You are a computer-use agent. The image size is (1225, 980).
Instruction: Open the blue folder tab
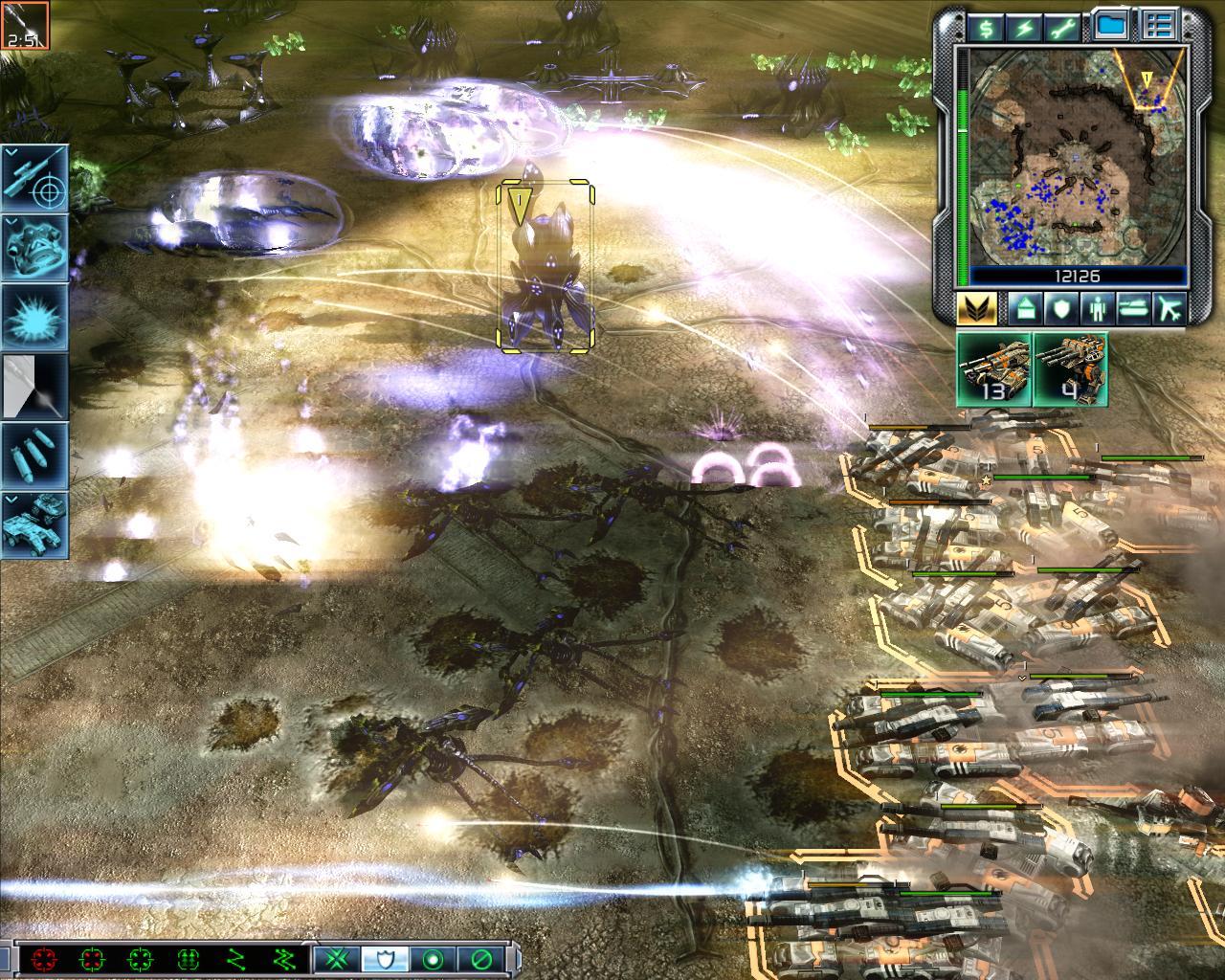[x=1110, y=27]
